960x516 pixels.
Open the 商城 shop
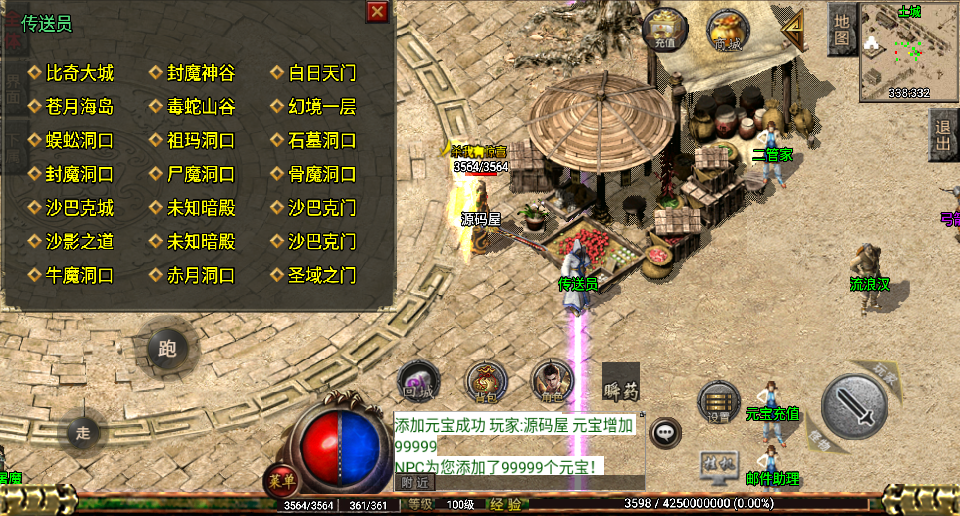click(729, 30)
